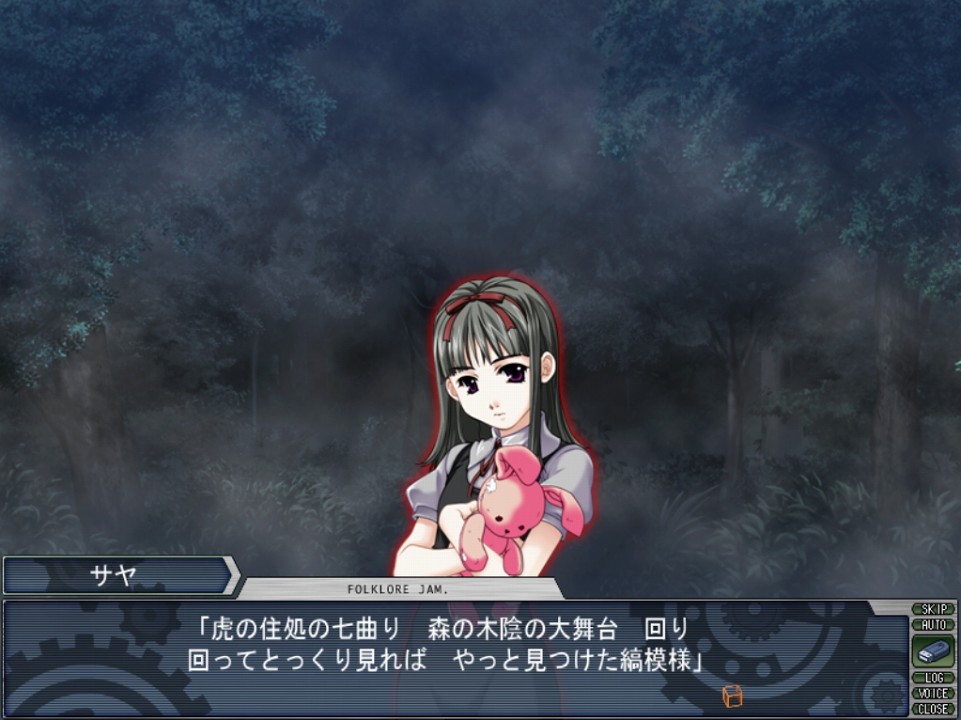961x720 pixels.
Task: Open the USB memory stick save icon
Action: (x=933, y=651)
